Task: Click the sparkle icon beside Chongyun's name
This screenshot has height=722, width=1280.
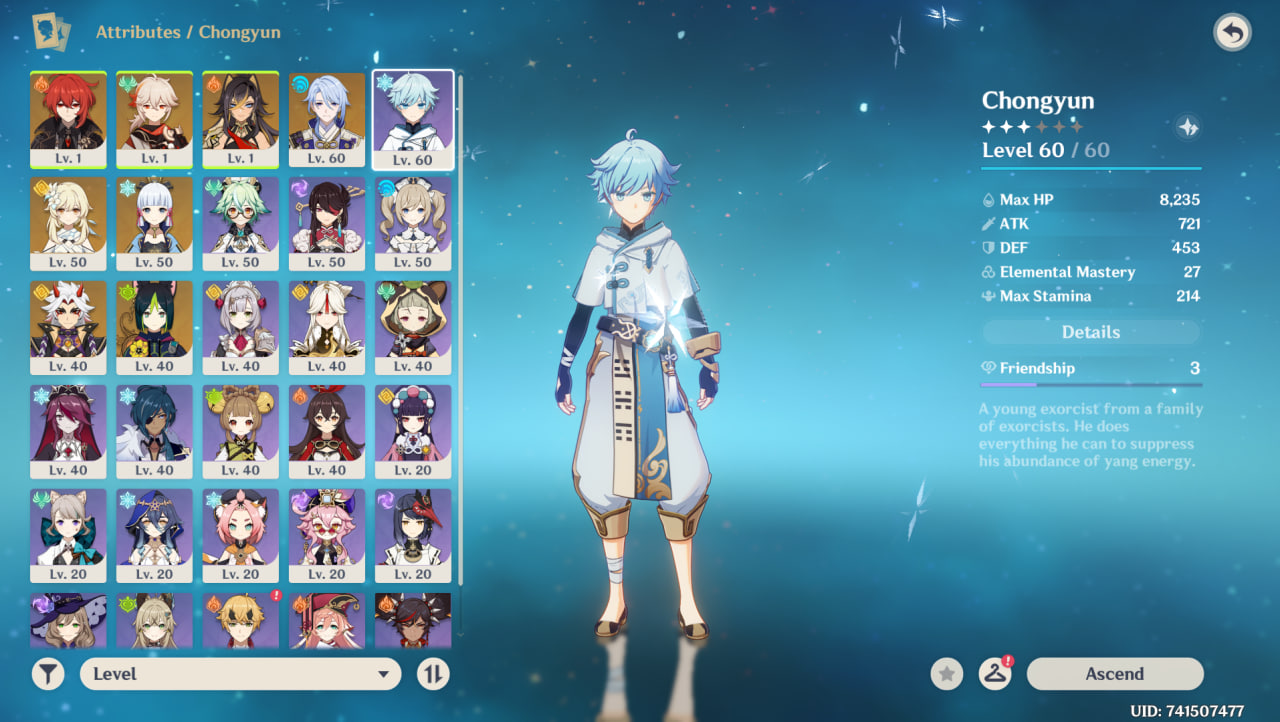Action: click(1188, 127)
